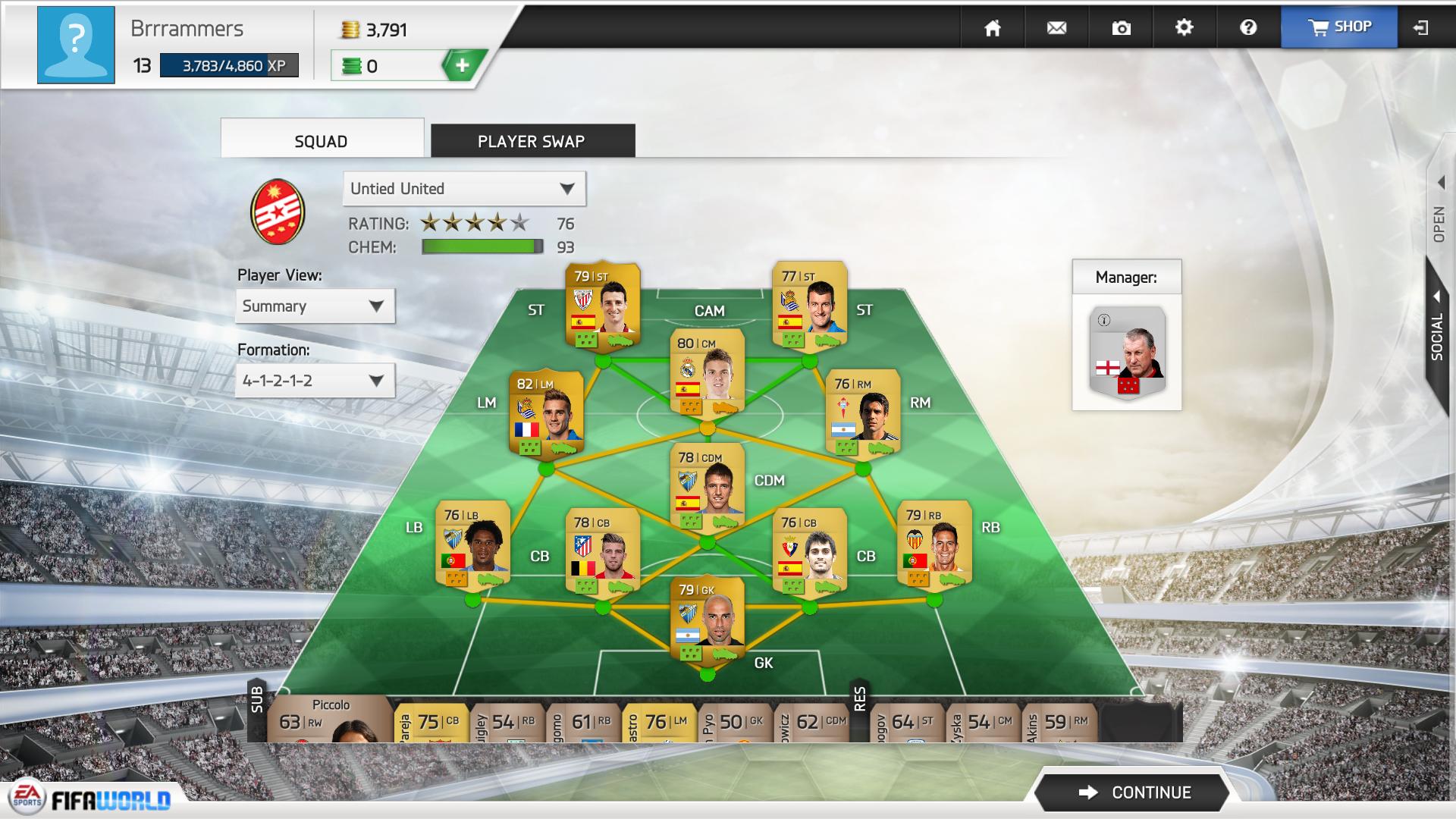This screenshot has width=1456, height=819.
Task: Switch to the PLAYER SWAP tab
Action: (531, 141)
